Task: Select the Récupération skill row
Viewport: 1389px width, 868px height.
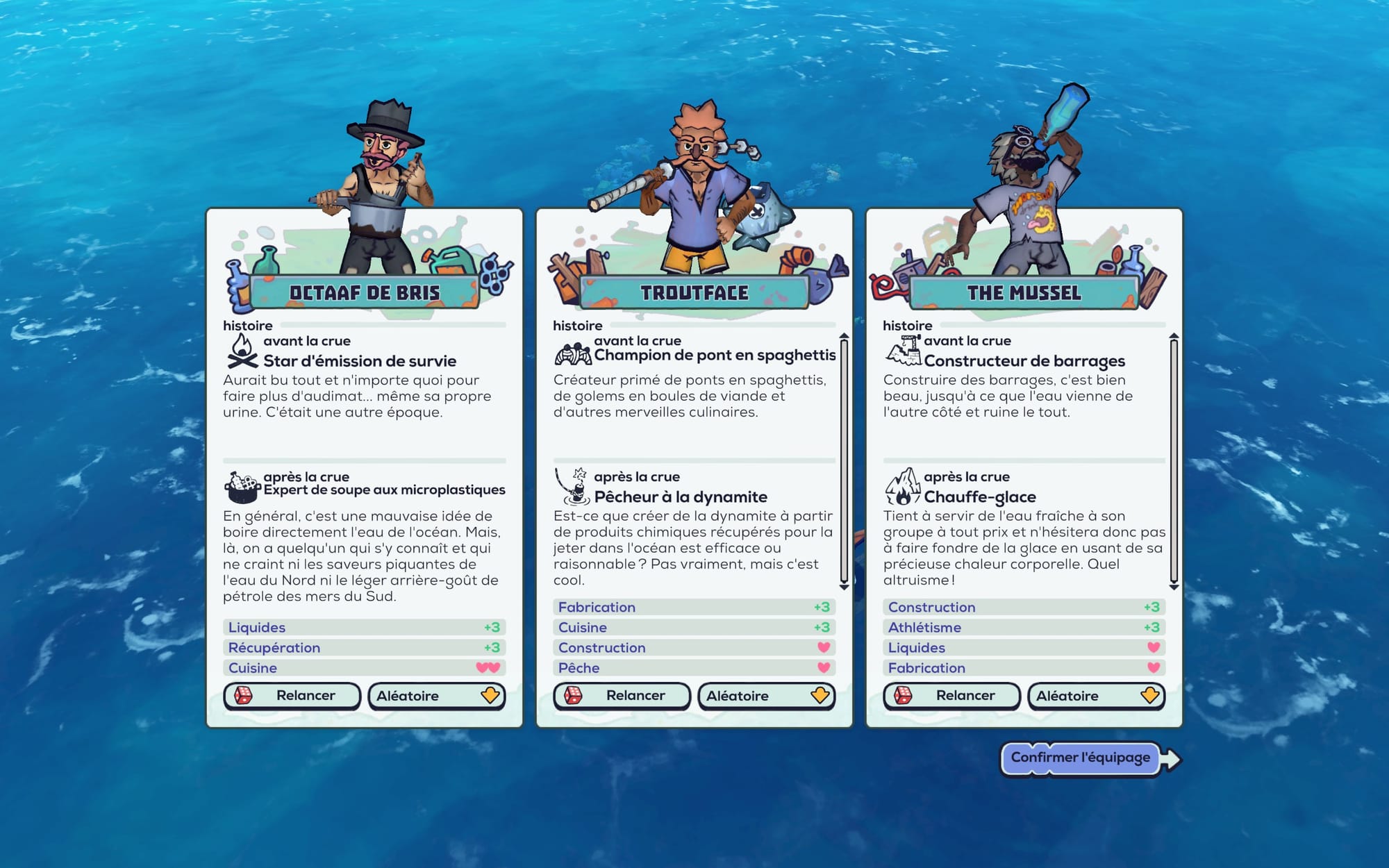Action: 364,648
